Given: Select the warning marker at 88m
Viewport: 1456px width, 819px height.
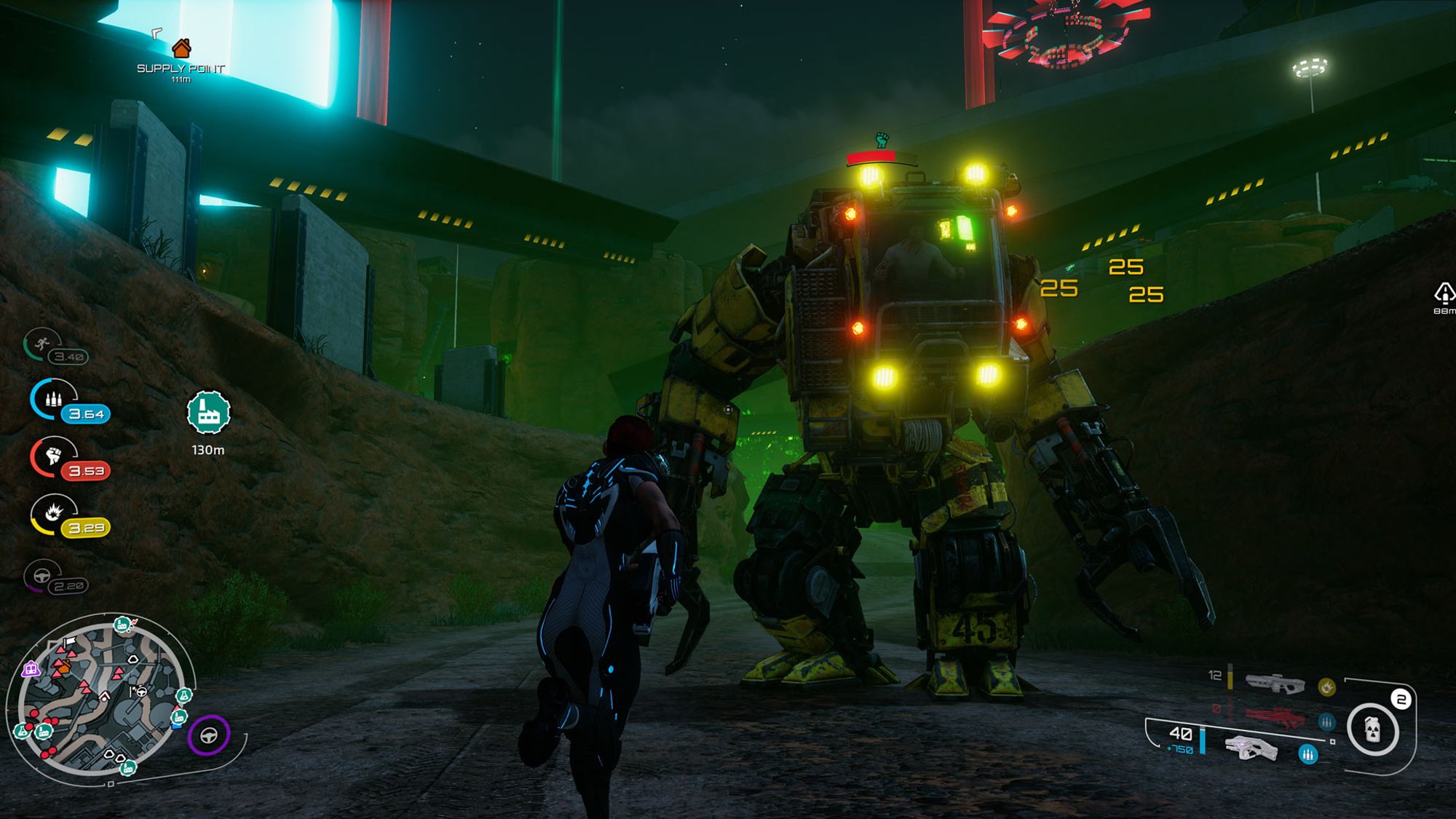Looking at the screenshot, I should point(1444,293).
